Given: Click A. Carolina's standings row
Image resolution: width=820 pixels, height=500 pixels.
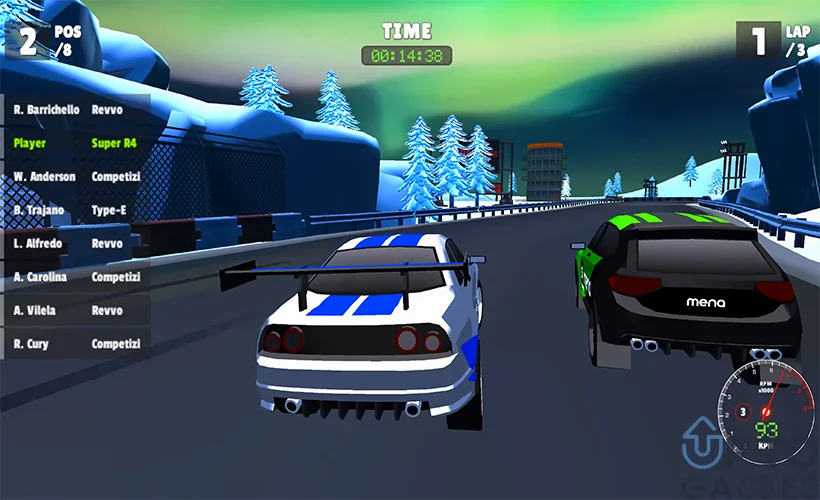Looking at the screenshot, I should 75,277.
